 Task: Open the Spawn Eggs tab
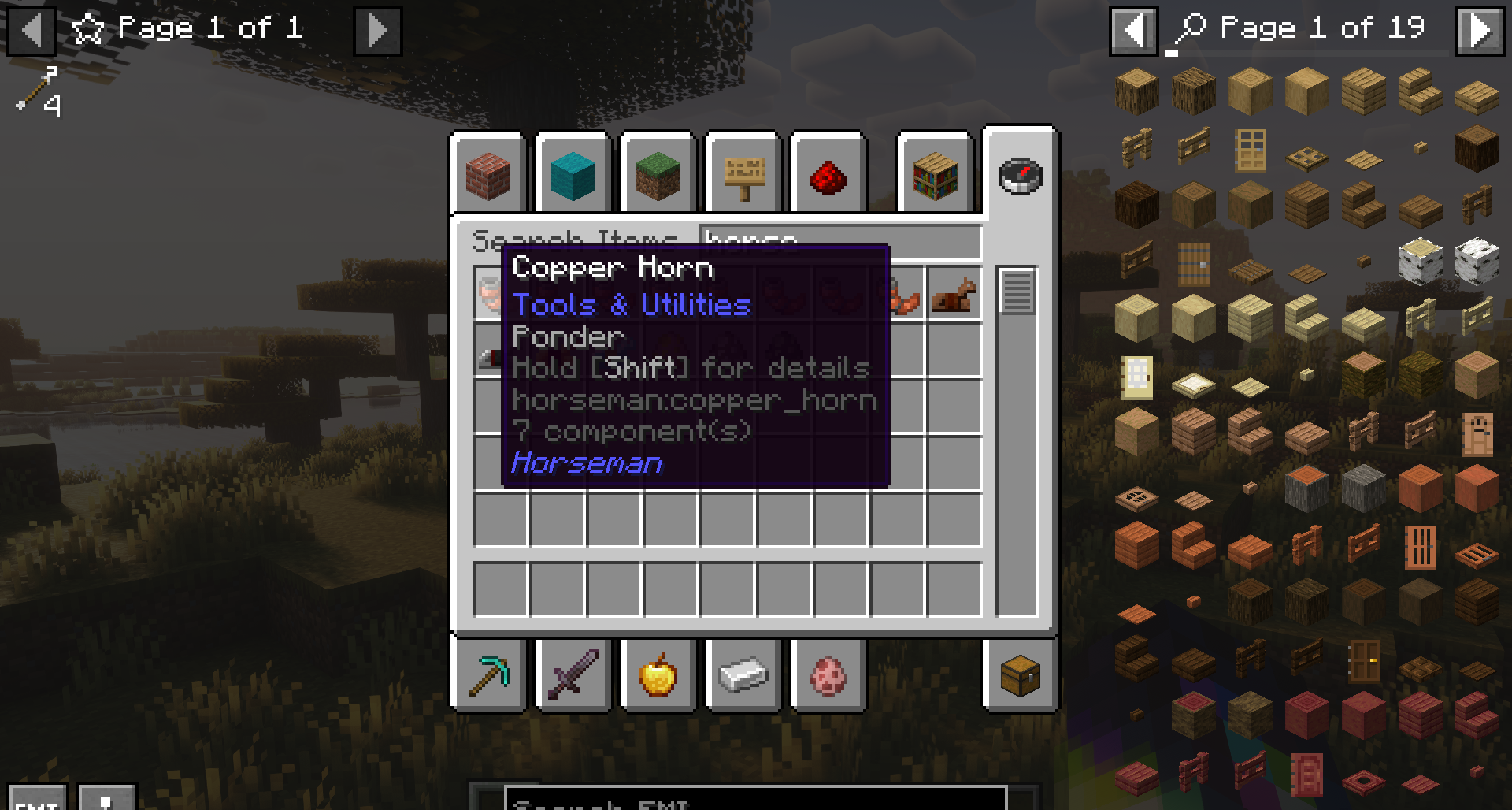(828, 675)
